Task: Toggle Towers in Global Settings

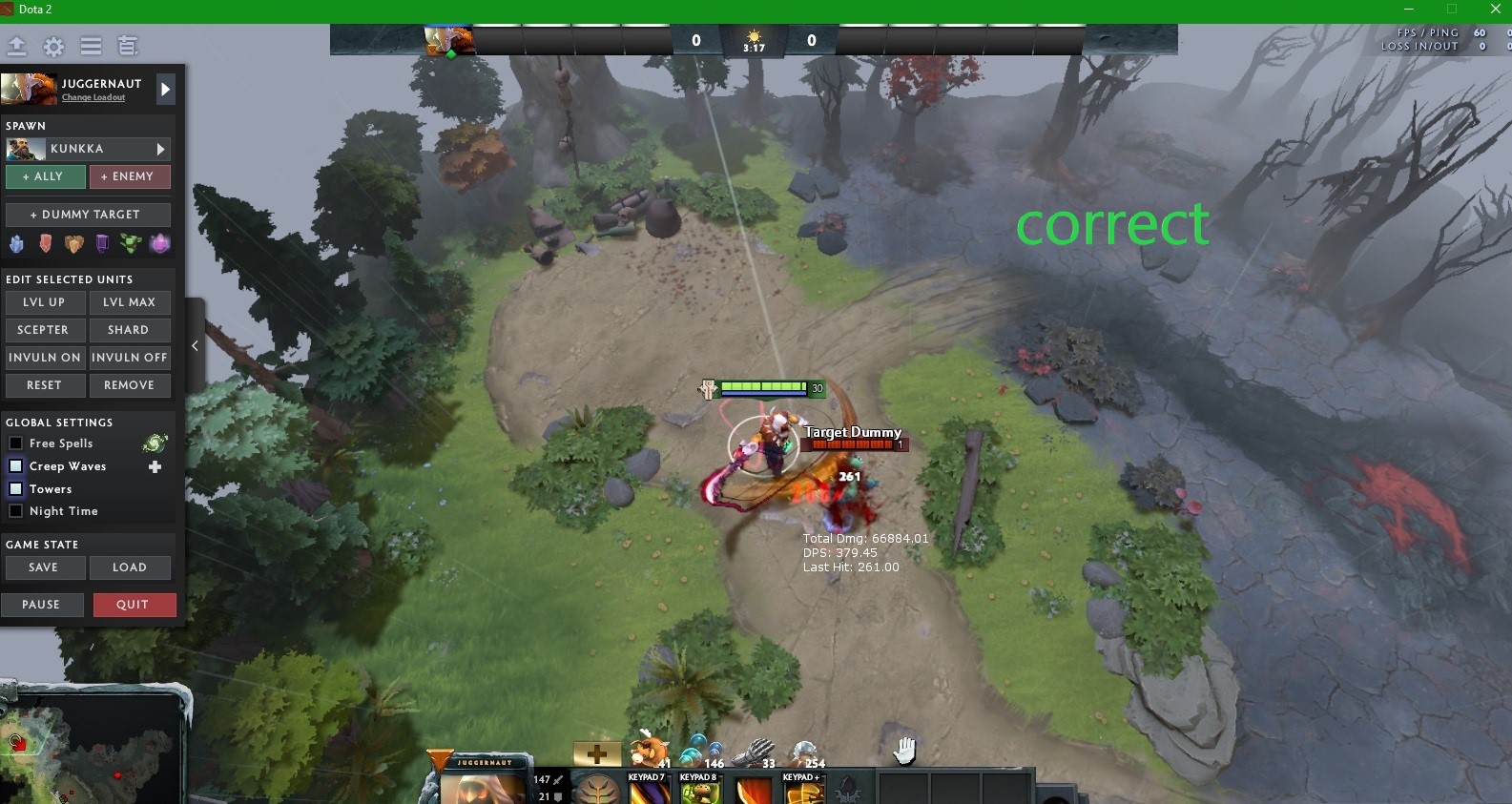Action: click(x=15, y=488)
